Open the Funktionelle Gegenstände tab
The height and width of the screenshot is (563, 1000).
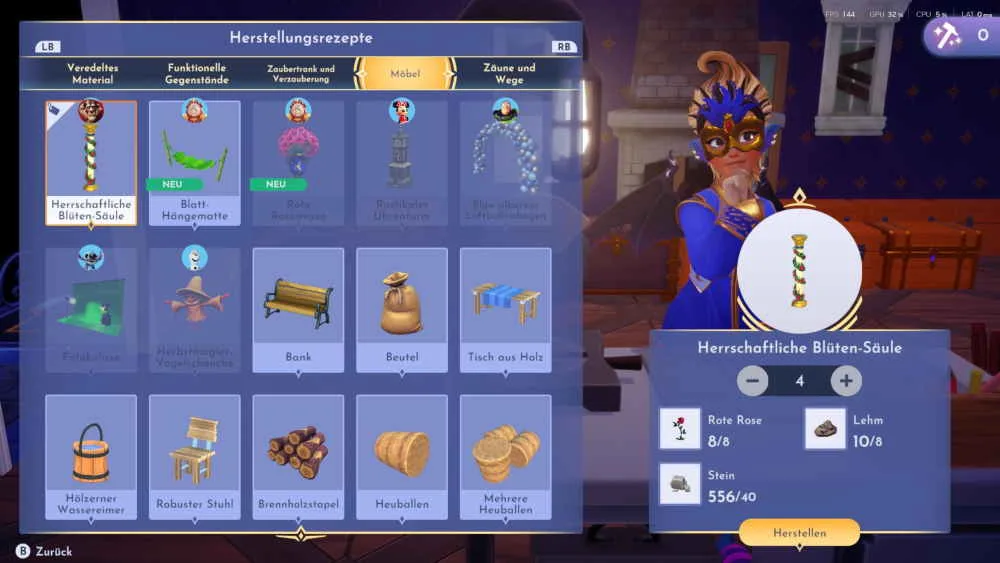(x=197, y=73)
